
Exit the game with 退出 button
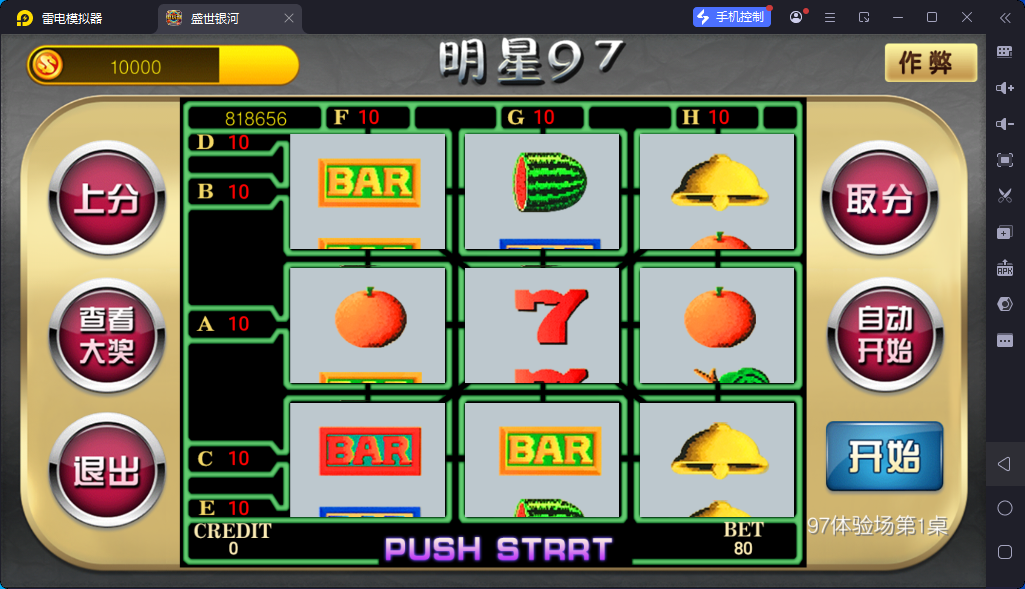click(x=107, y=470)
